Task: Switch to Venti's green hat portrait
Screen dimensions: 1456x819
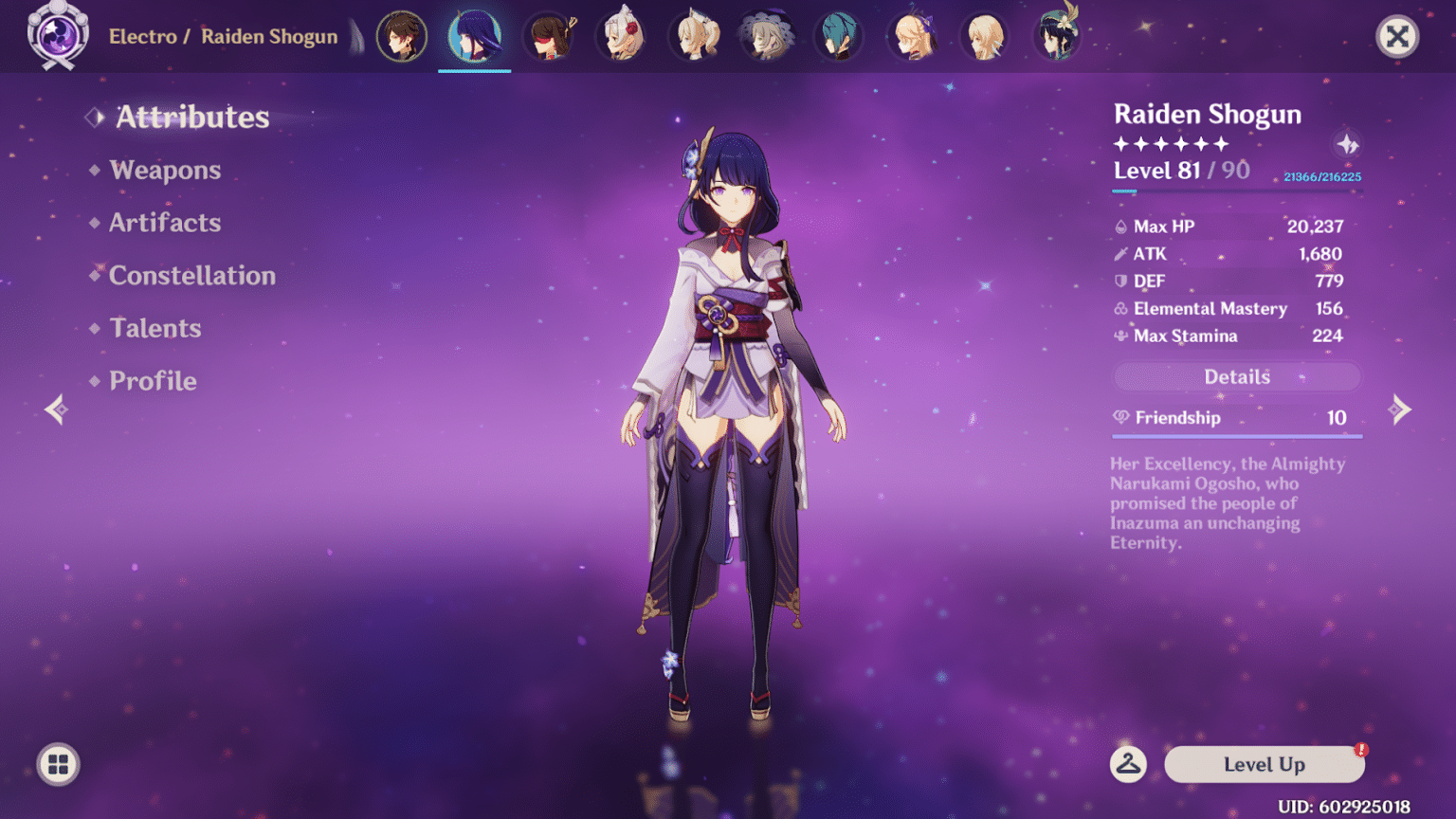Action: [x=1058, y=37]
